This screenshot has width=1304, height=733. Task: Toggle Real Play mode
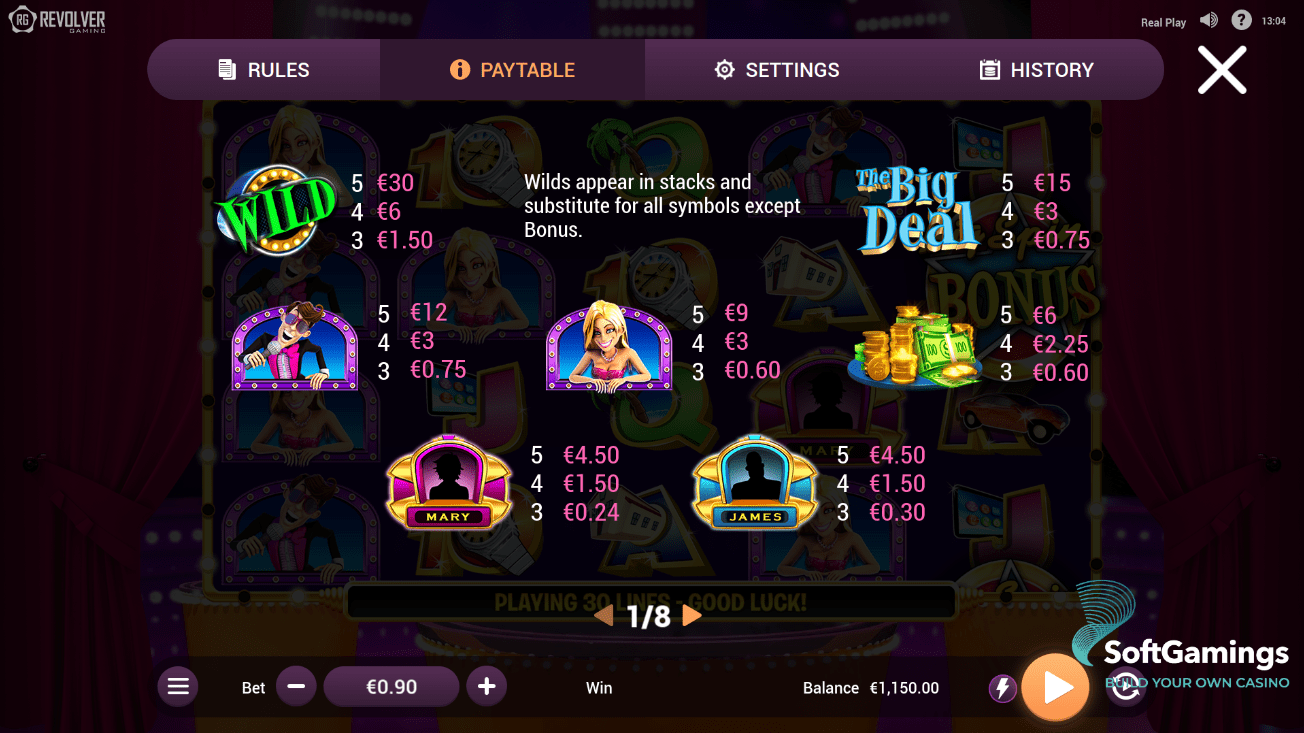click(x=1163, y=21)
